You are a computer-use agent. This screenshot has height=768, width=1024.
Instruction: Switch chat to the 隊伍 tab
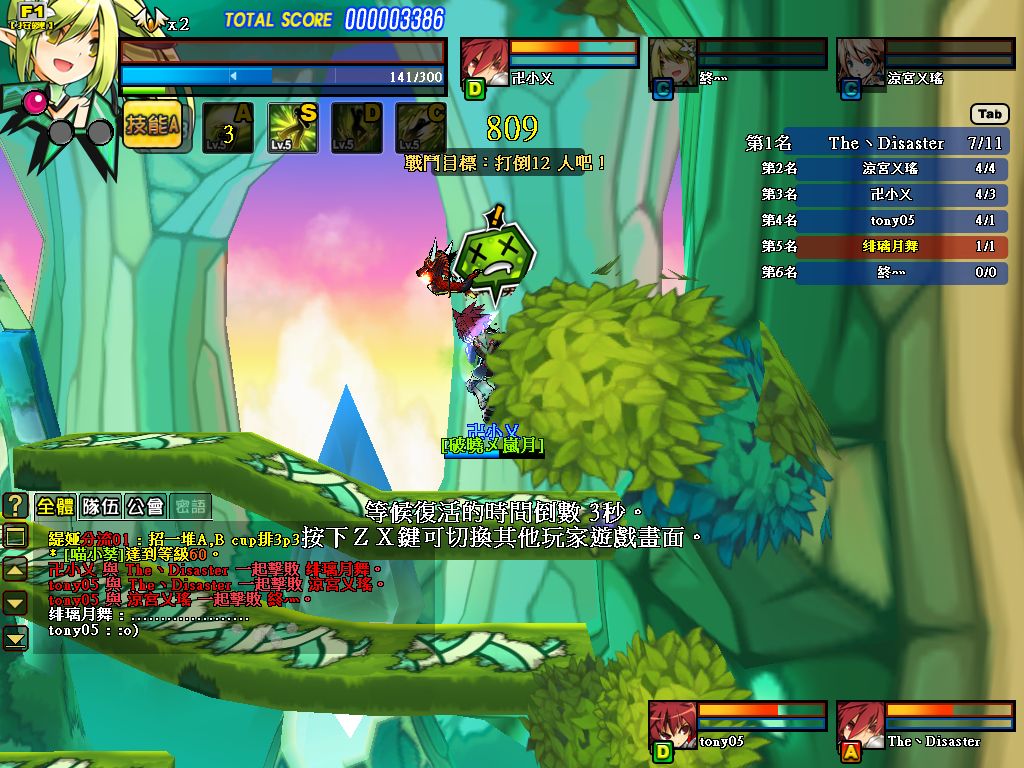[100, 506]
